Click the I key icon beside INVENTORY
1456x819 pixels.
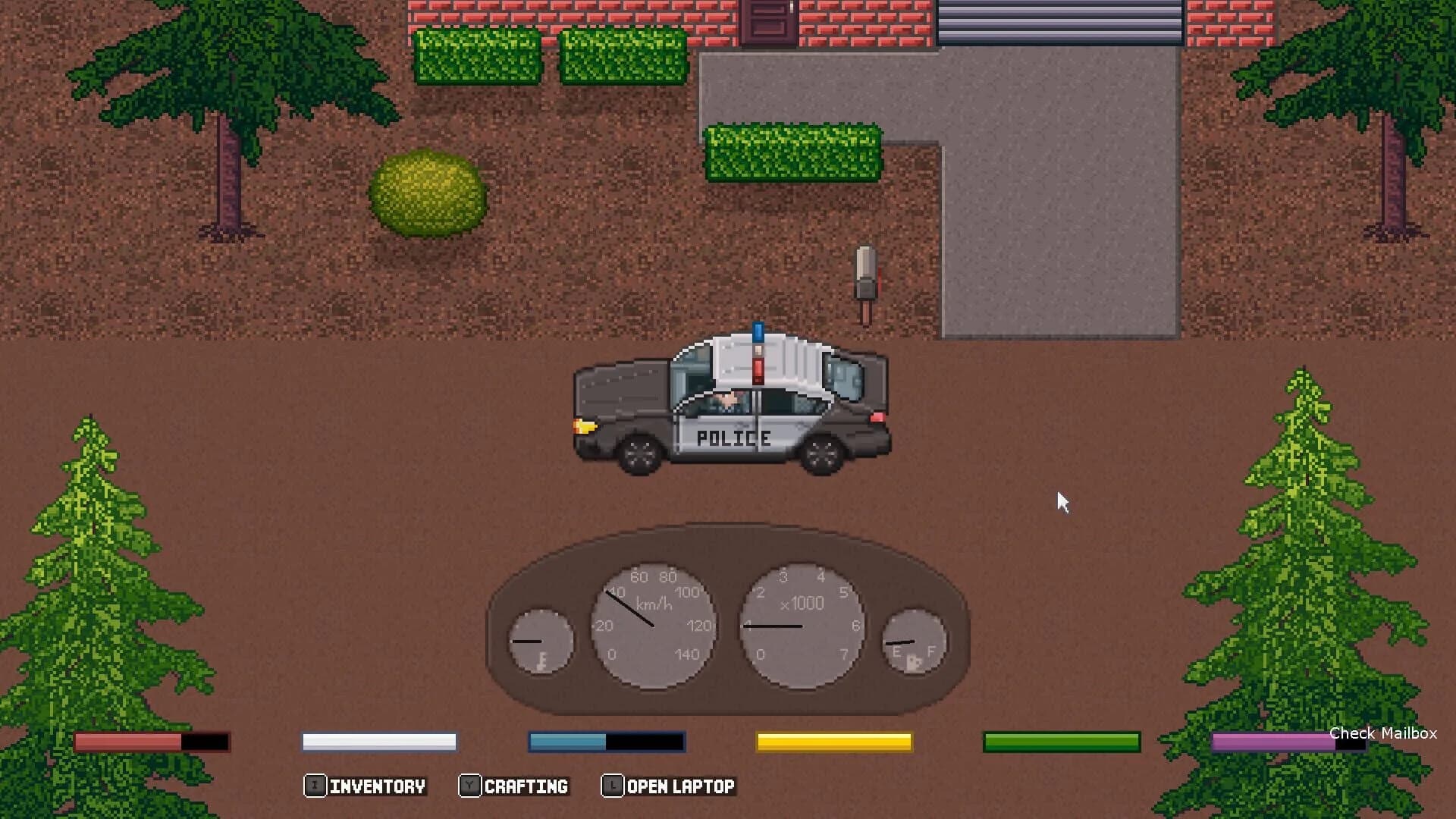pos(315,786)
